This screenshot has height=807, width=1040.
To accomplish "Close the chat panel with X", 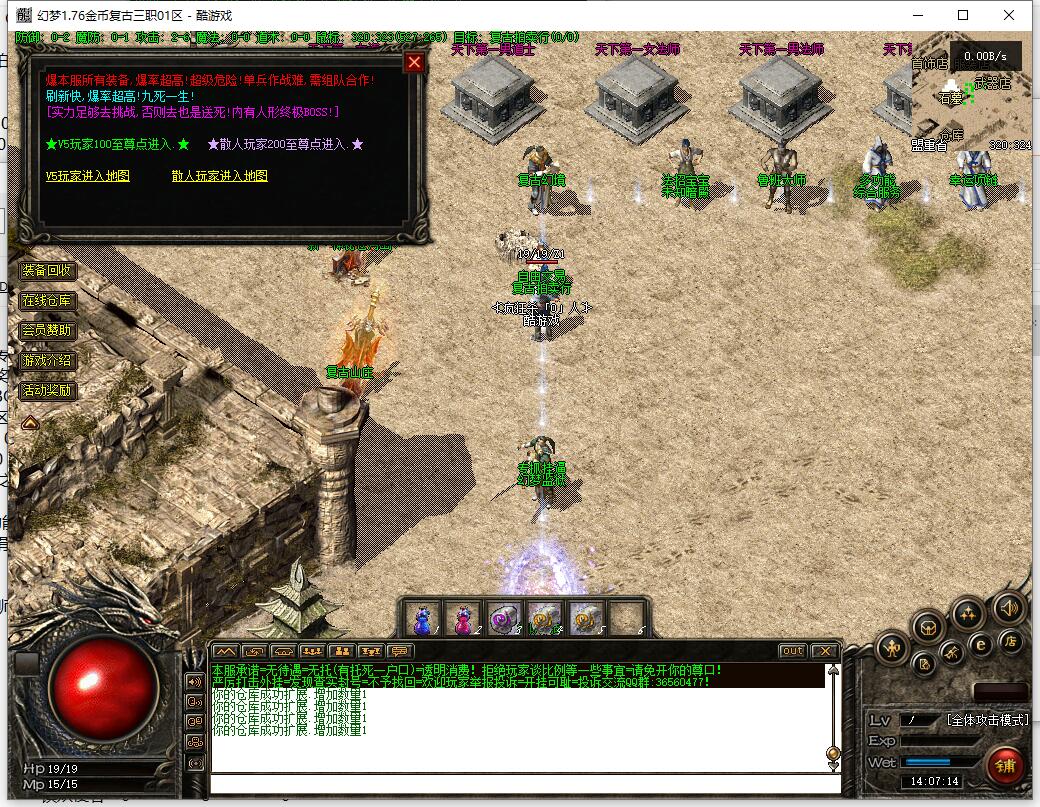I will point(824,651).
